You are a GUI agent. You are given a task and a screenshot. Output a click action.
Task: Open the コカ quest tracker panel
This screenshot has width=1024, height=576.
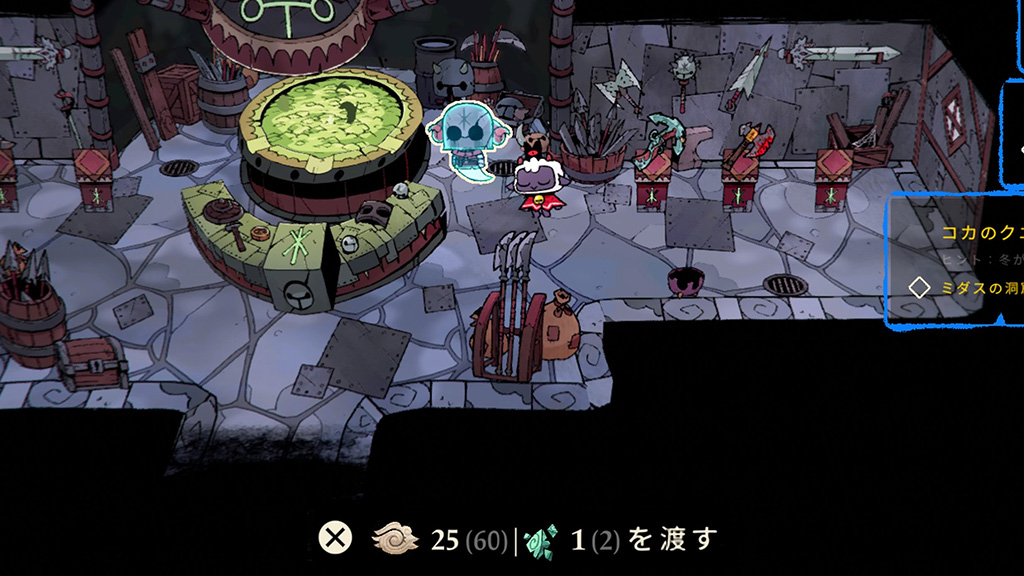(981, 233)
